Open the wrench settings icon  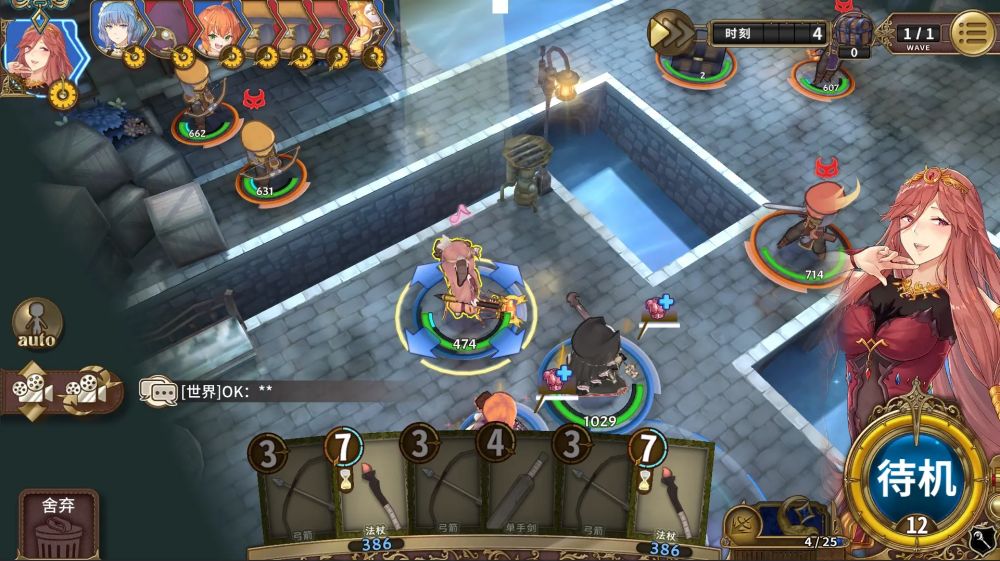(983, 542)
